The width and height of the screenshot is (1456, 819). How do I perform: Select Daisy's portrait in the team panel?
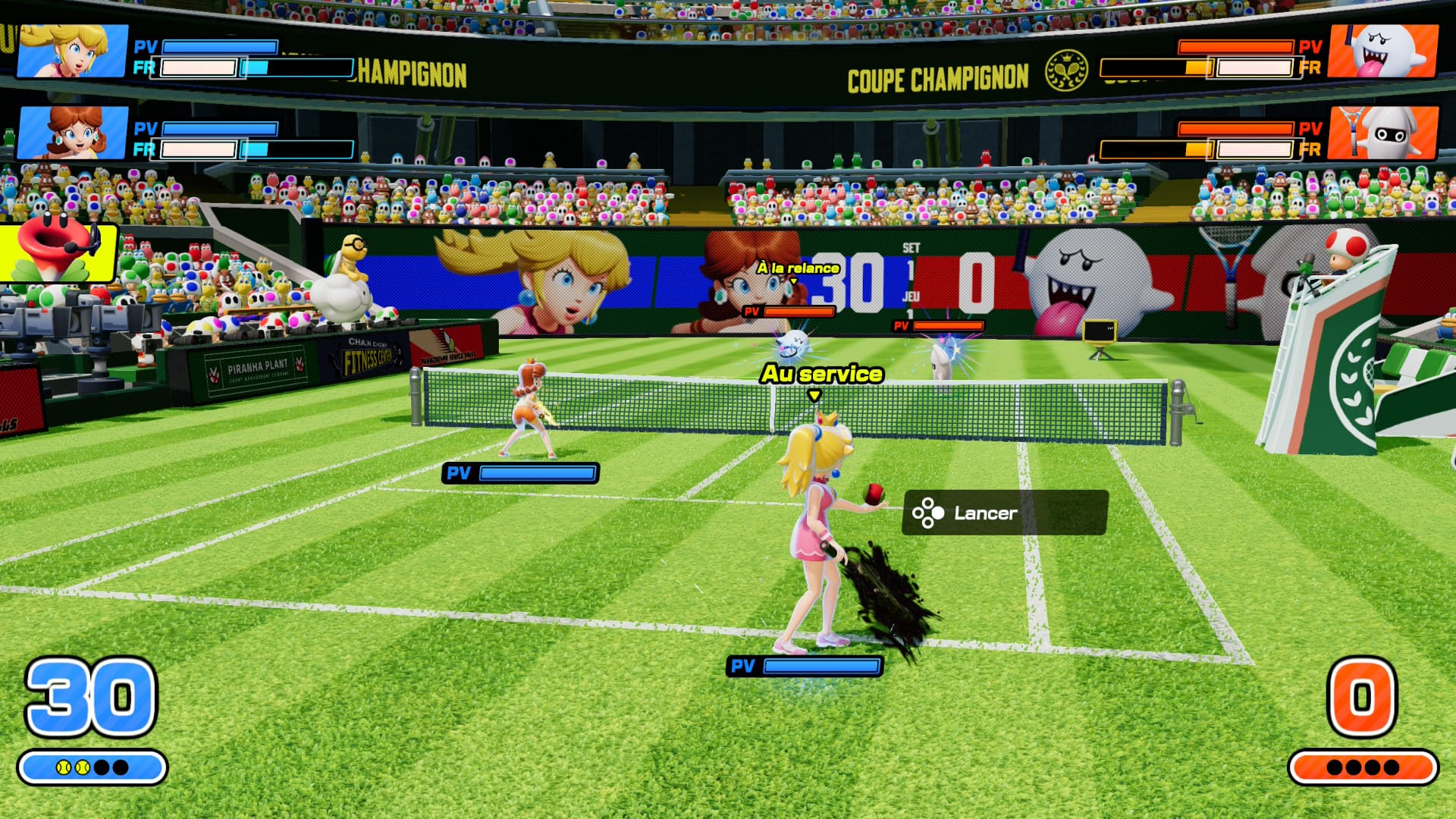point(72,133)
